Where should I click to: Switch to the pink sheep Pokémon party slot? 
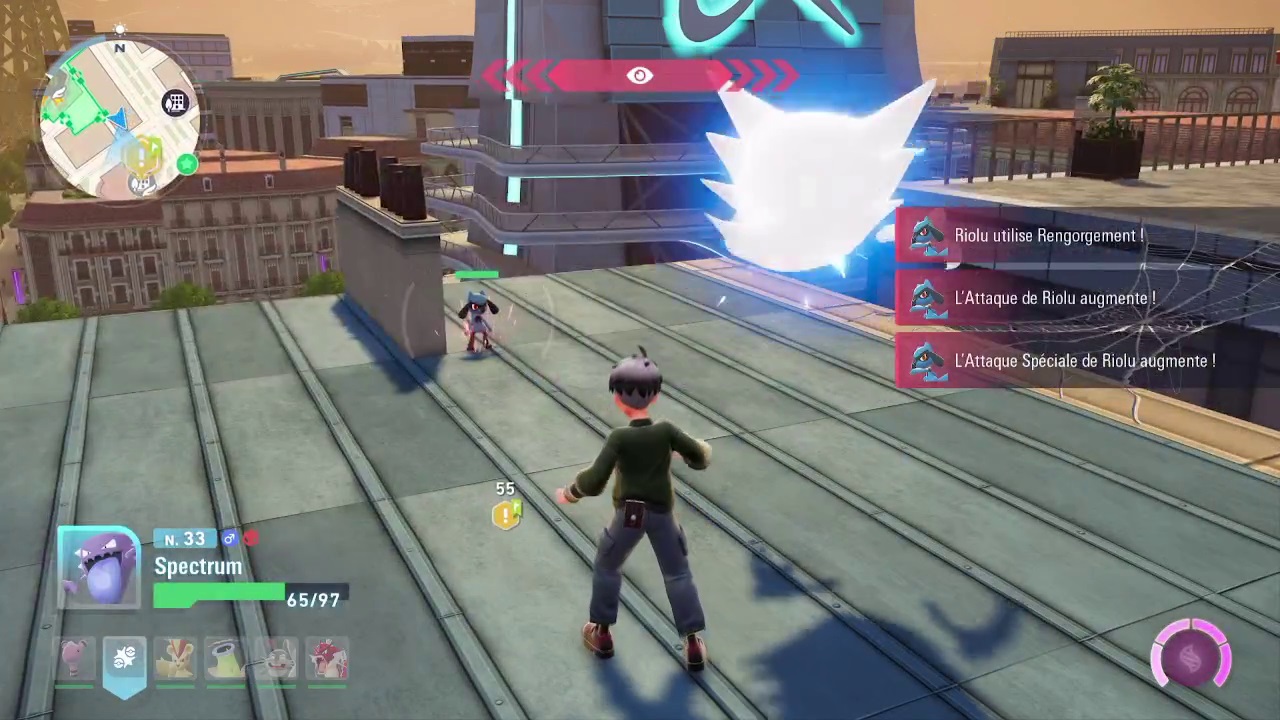tap(74, 660)
